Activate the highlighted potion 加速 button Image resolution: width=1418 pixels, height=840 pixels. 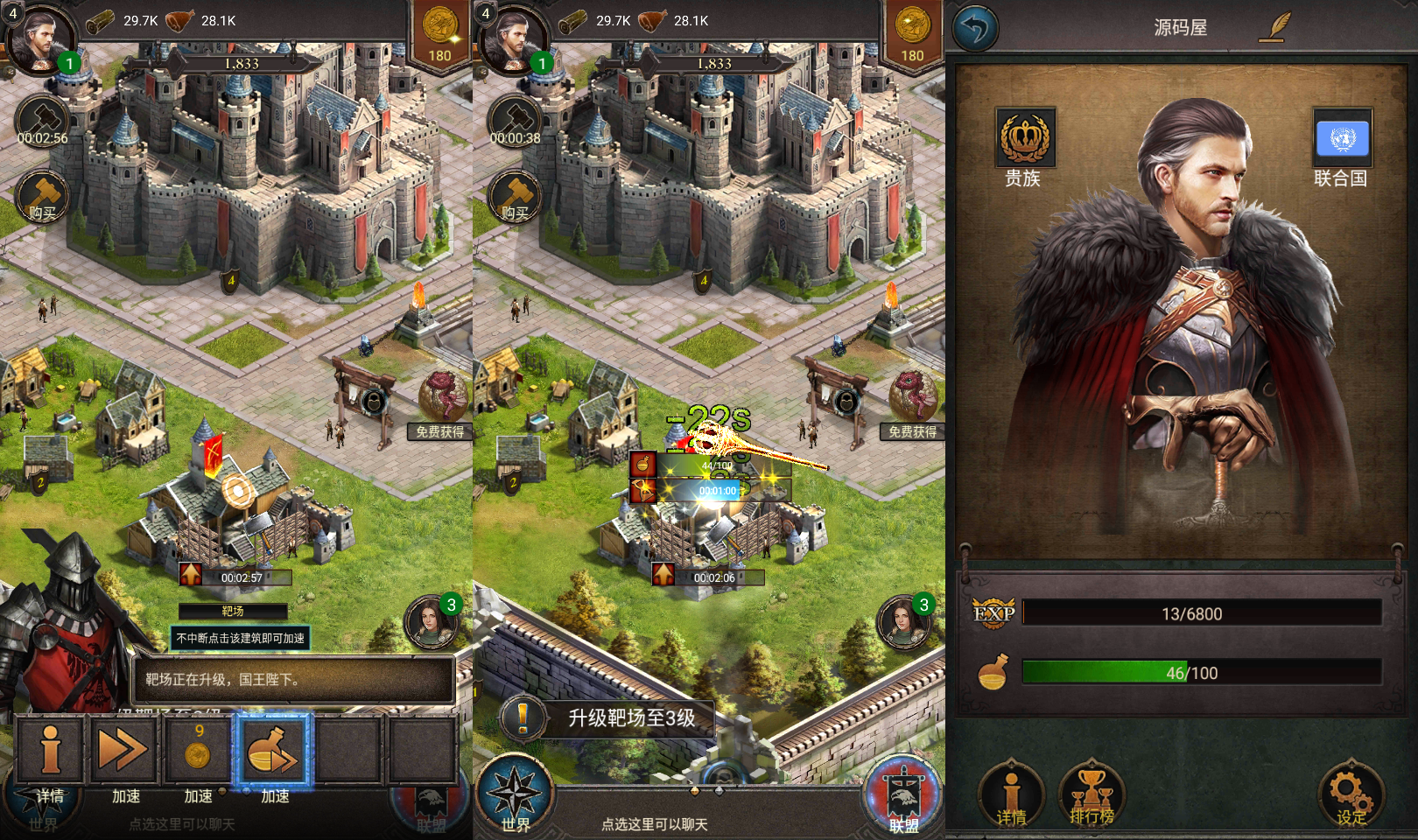click(272, 750)
